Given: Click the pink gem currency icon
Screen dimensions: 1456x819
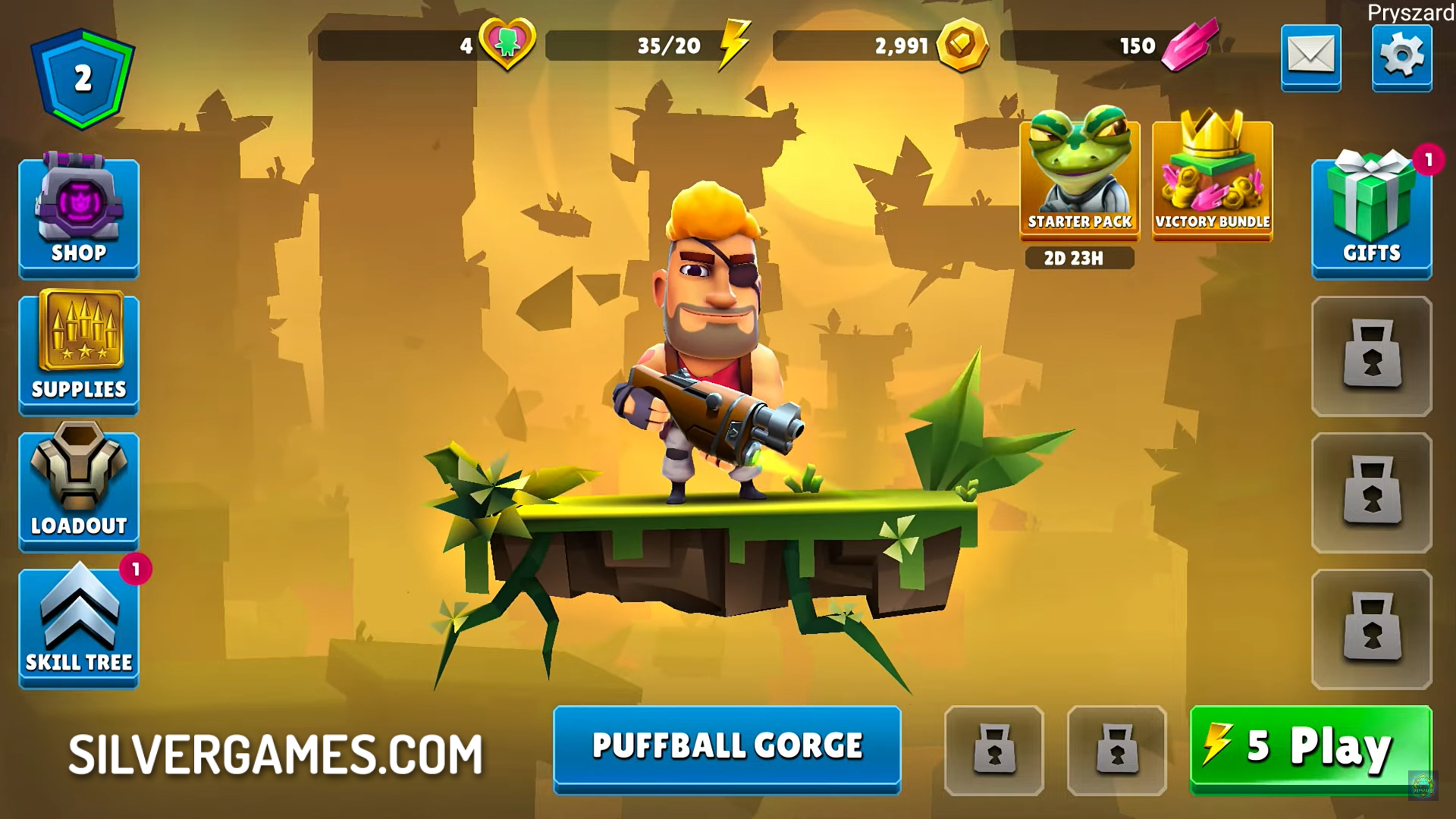Looking at the screenshot, I should point(1189,45).
